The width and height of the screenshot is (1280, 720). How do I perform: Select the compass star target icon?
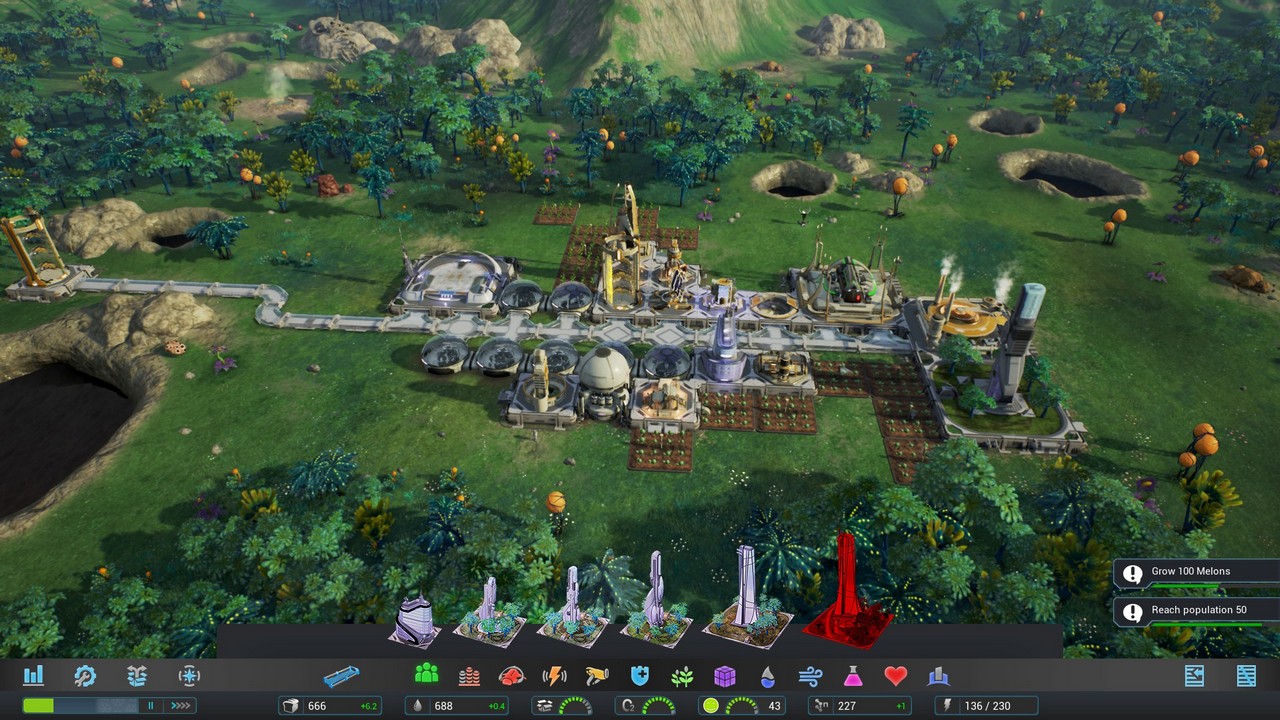click(x=189, y=676)
